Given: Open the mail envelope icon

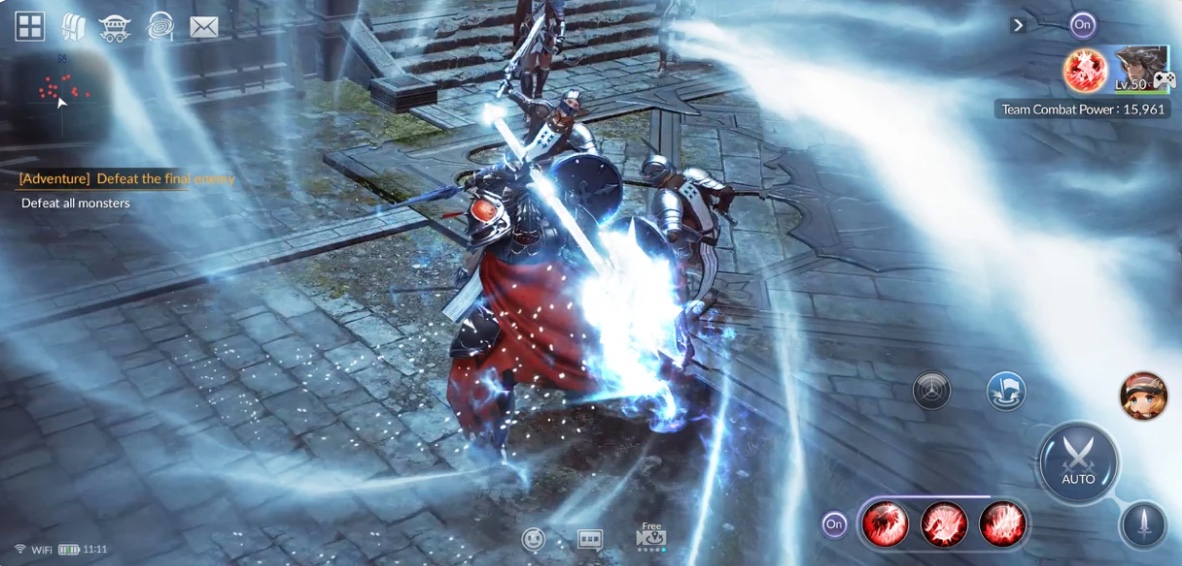Looking at the screenshot, I should click(x=204, y=27).
